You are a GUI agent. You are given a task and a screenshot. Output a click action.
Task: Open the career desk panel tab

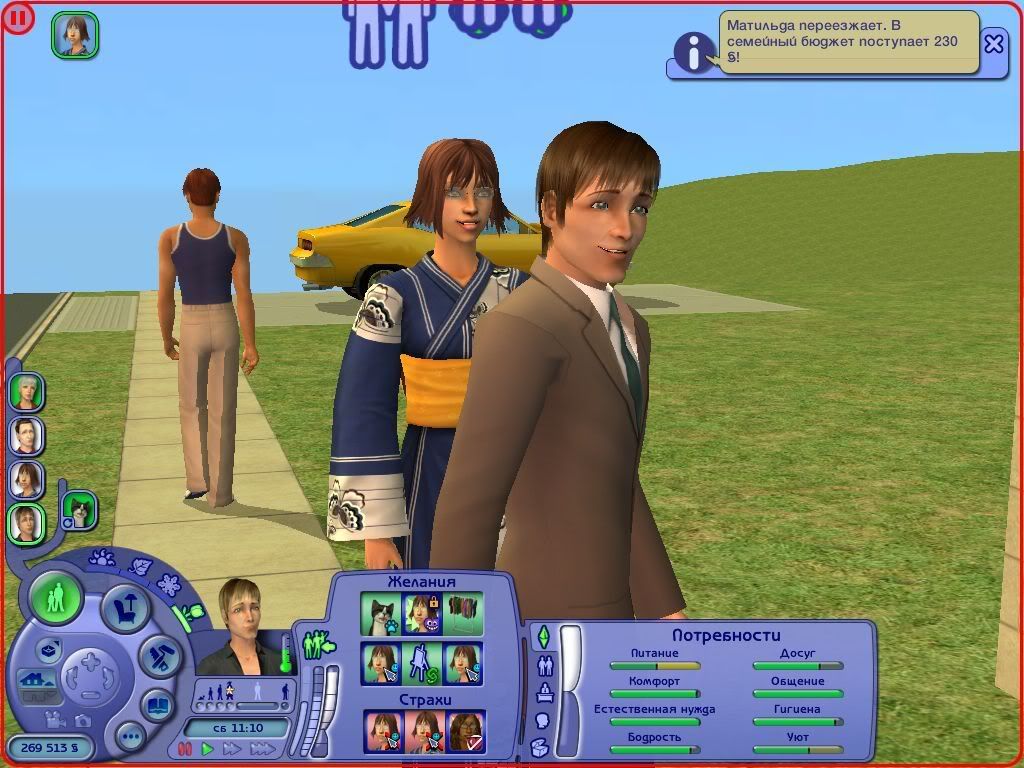[x=543, y=693]
